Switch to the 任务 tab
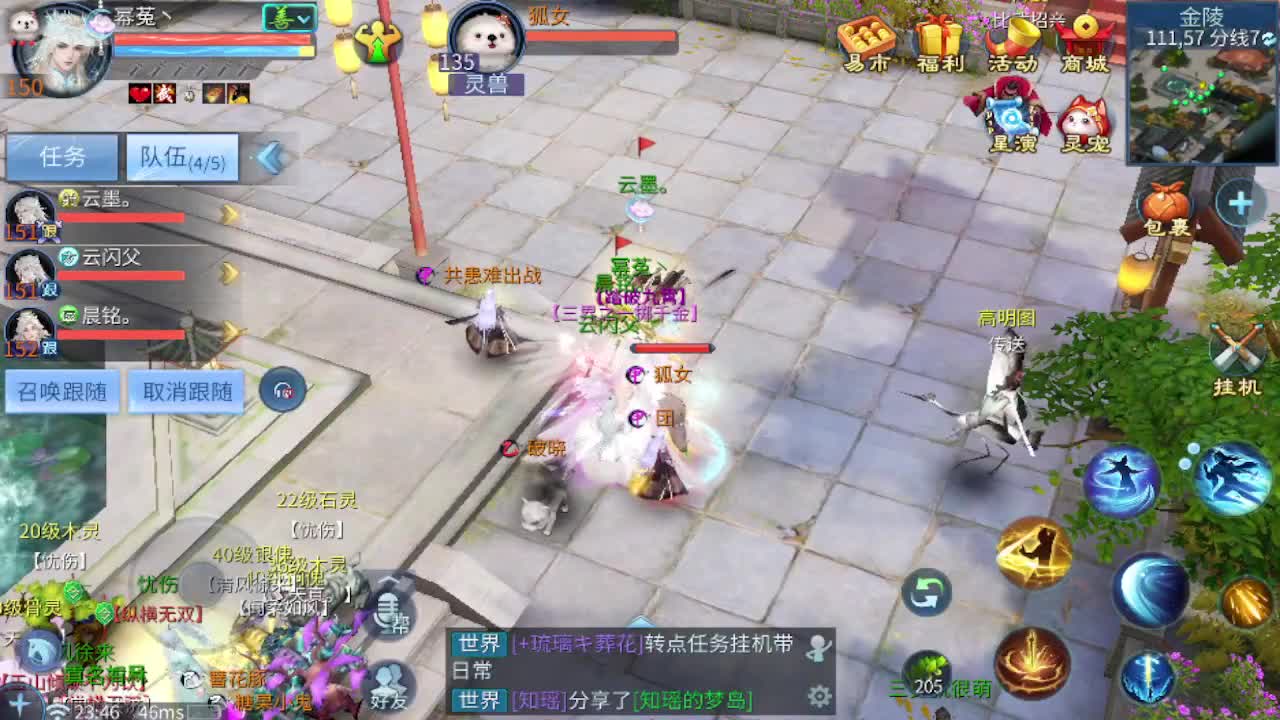This screenshot has width=1280, height=720. [62, 158]
